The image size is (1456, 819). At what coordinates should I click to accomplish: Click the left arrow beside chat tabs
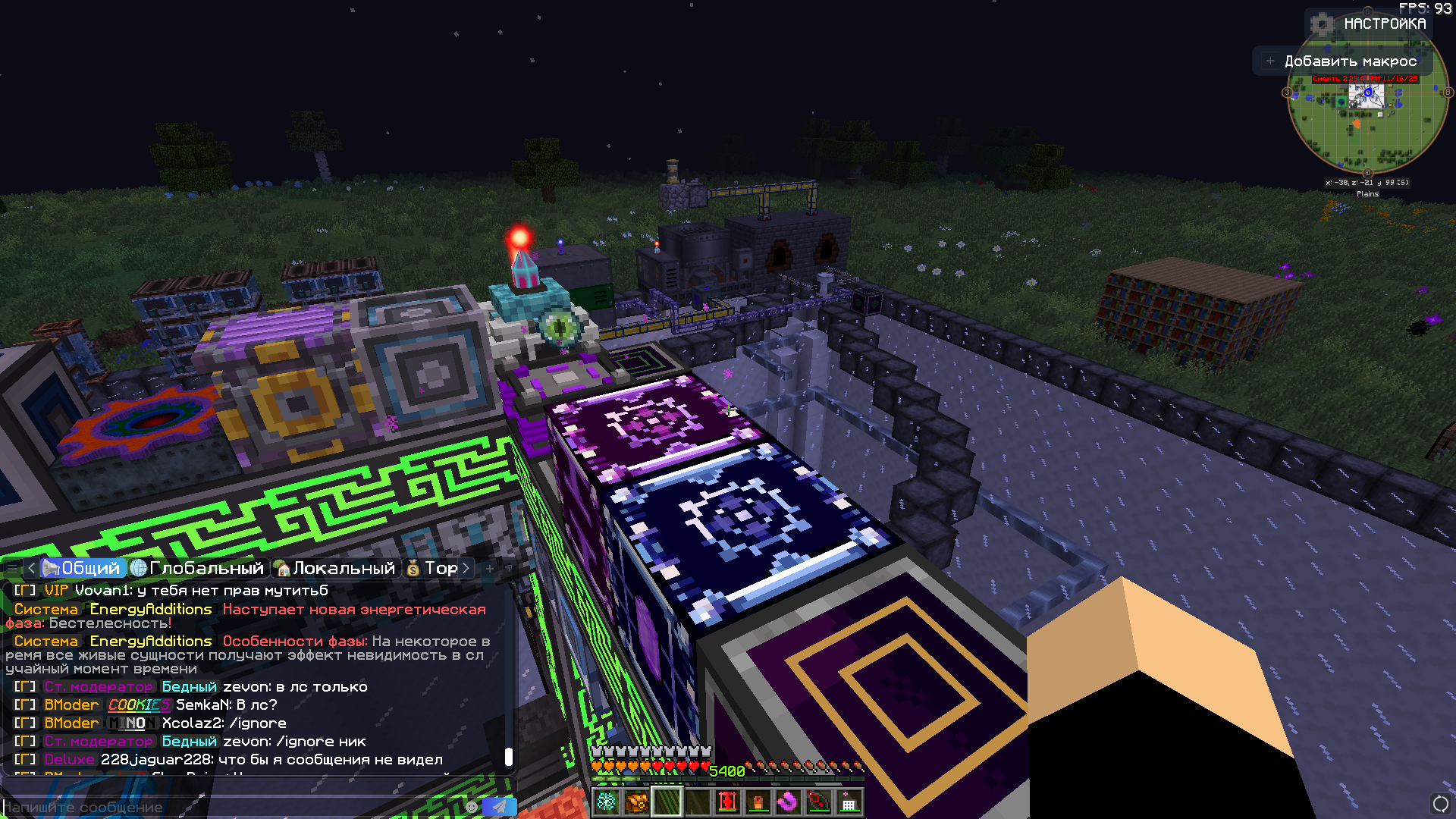click(31, 568)
